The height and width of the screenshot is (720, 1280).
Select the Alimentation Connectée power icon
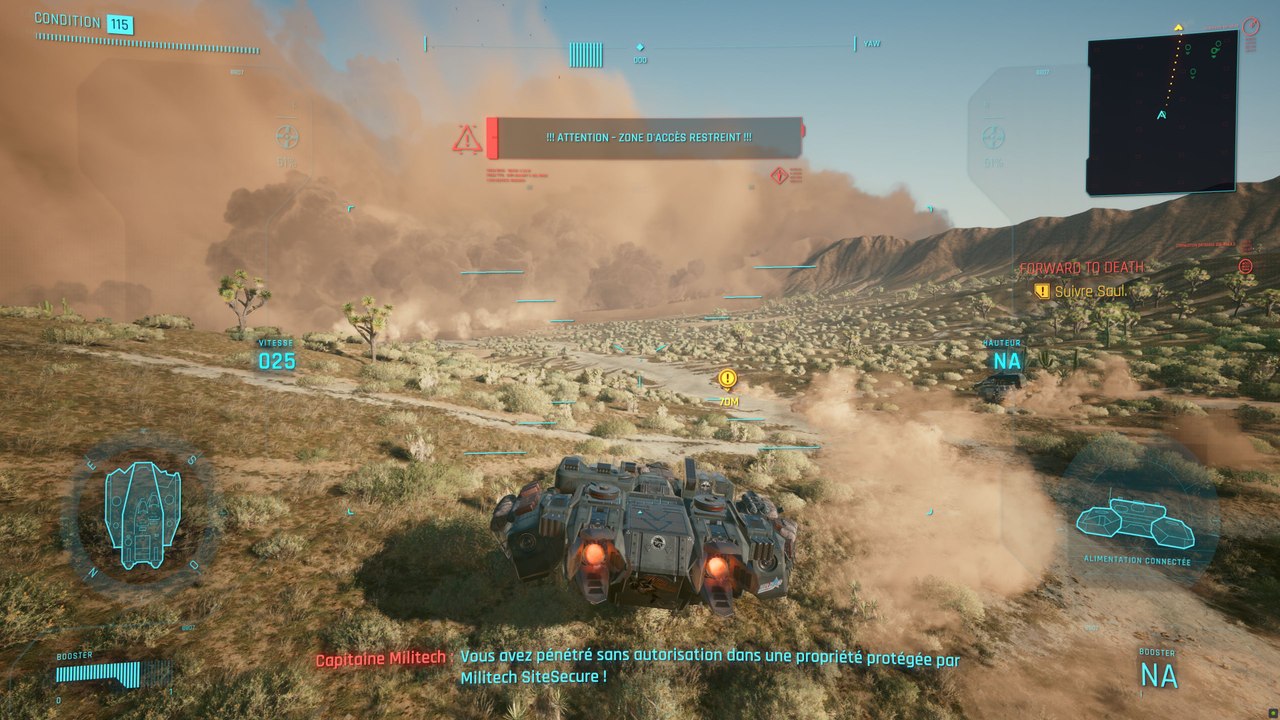click(x=1135, y=524)
